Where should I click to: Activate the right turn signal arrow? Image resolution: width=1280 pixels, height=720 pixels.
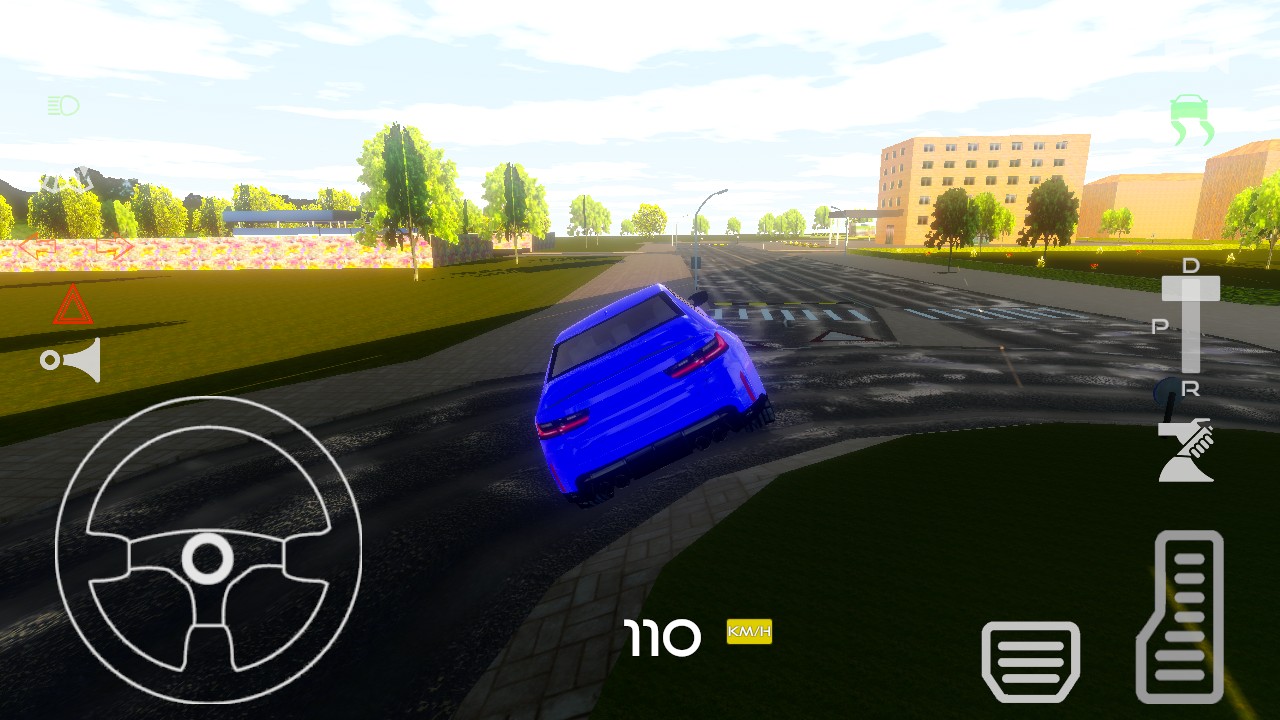click(114, 248)
